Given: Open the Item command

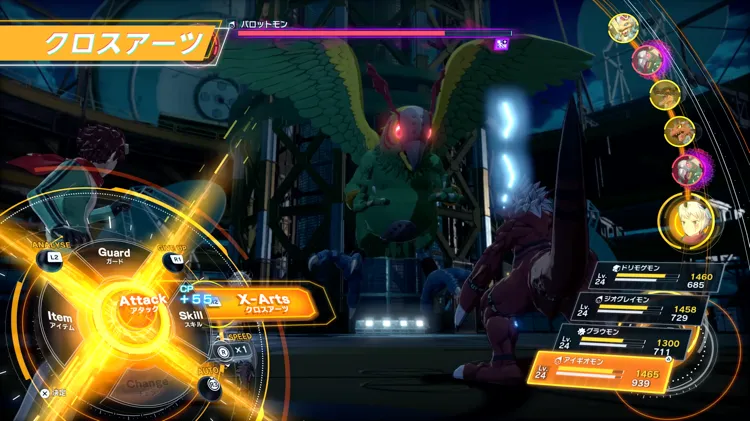Looking at the screenshot, I should [x=59, y=319].
